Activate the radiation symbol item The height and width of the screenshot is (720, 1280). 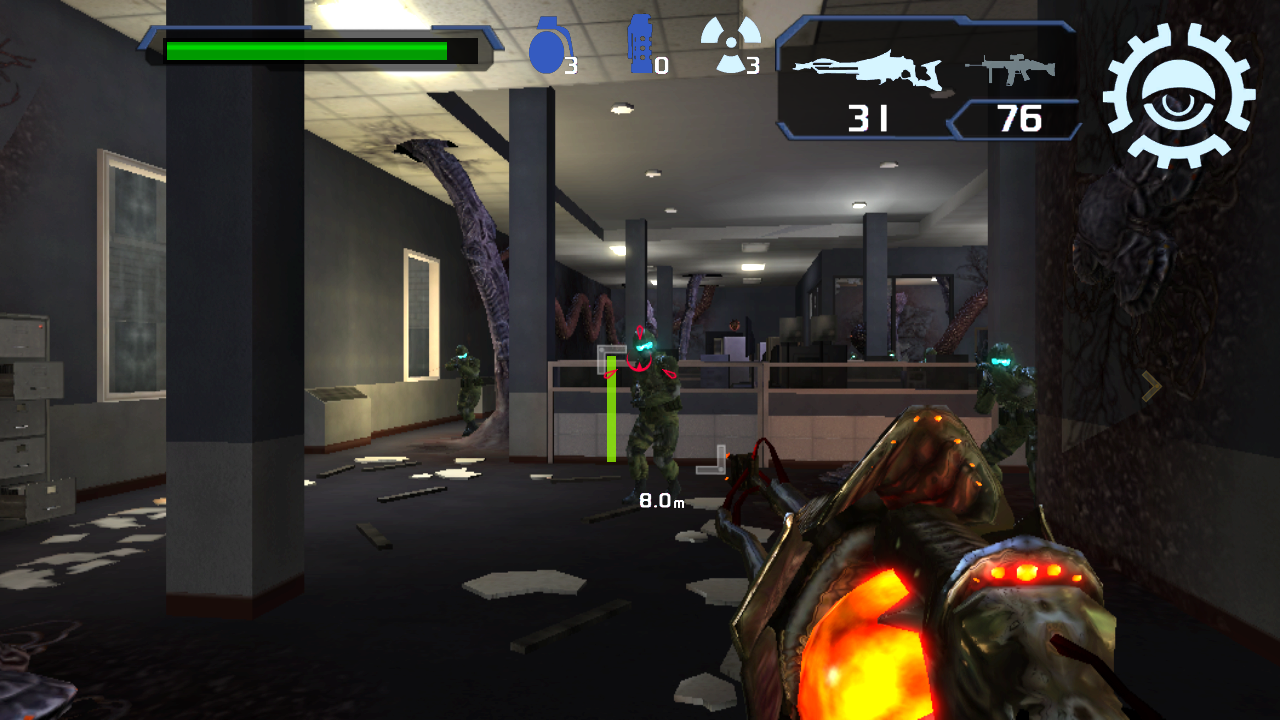(730, 43)
